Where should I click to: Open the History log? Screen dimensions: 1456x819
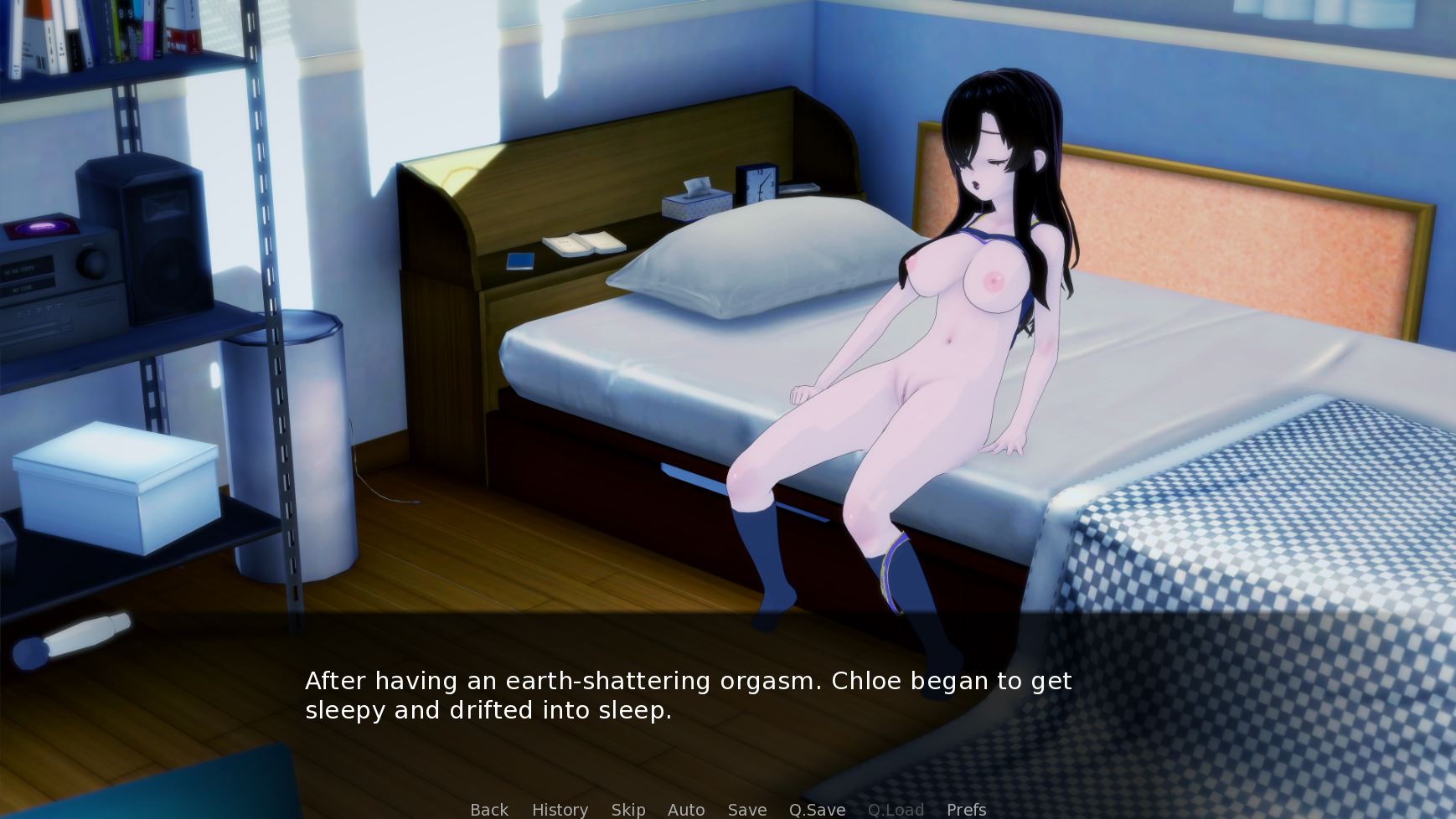click(x=560, y=809)
